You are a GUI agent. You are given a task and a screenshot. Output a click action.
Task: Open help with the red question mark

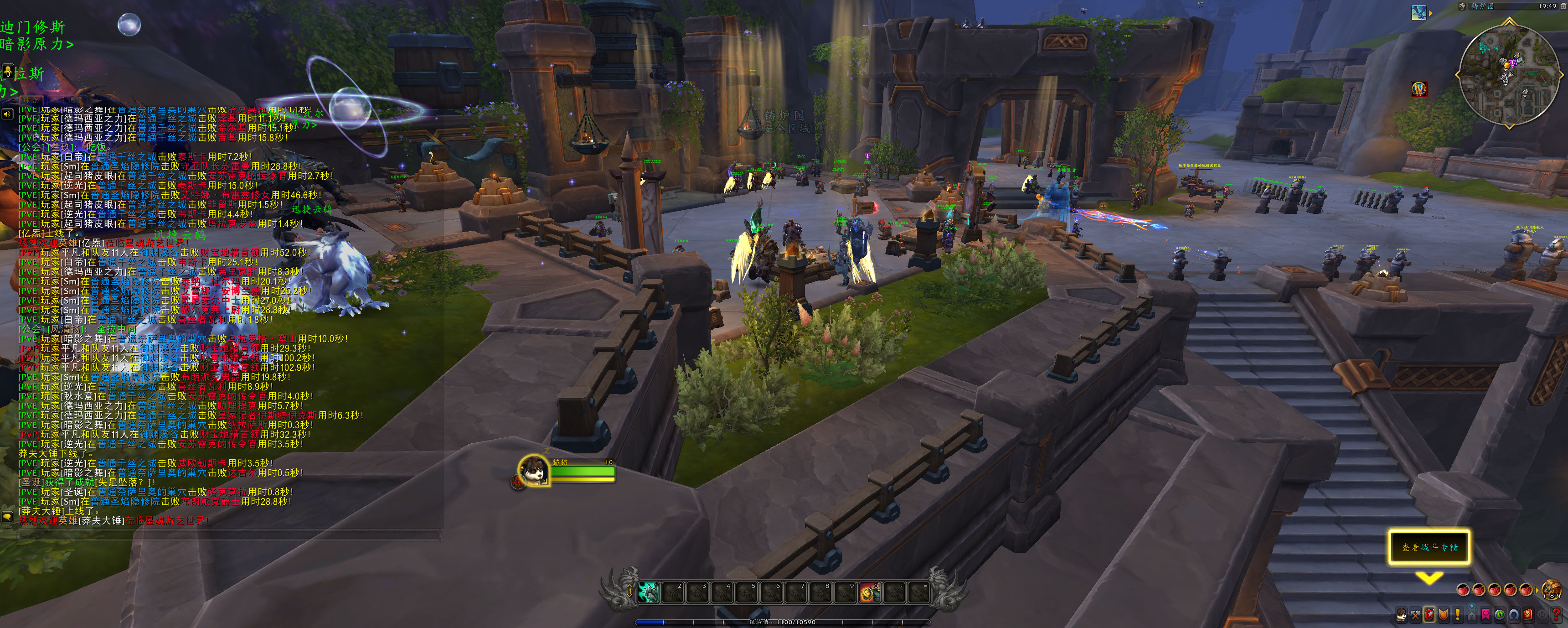(1557, 615)
